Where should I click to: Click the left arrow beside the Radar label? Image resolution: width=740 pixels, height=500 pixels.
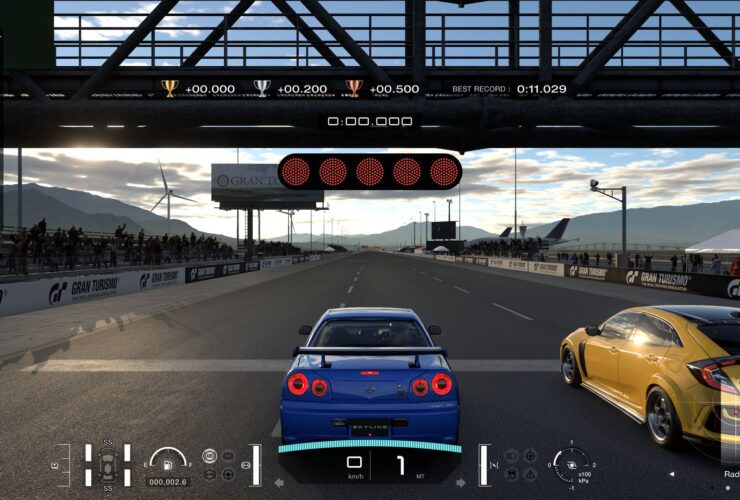[x=671, y=474]
